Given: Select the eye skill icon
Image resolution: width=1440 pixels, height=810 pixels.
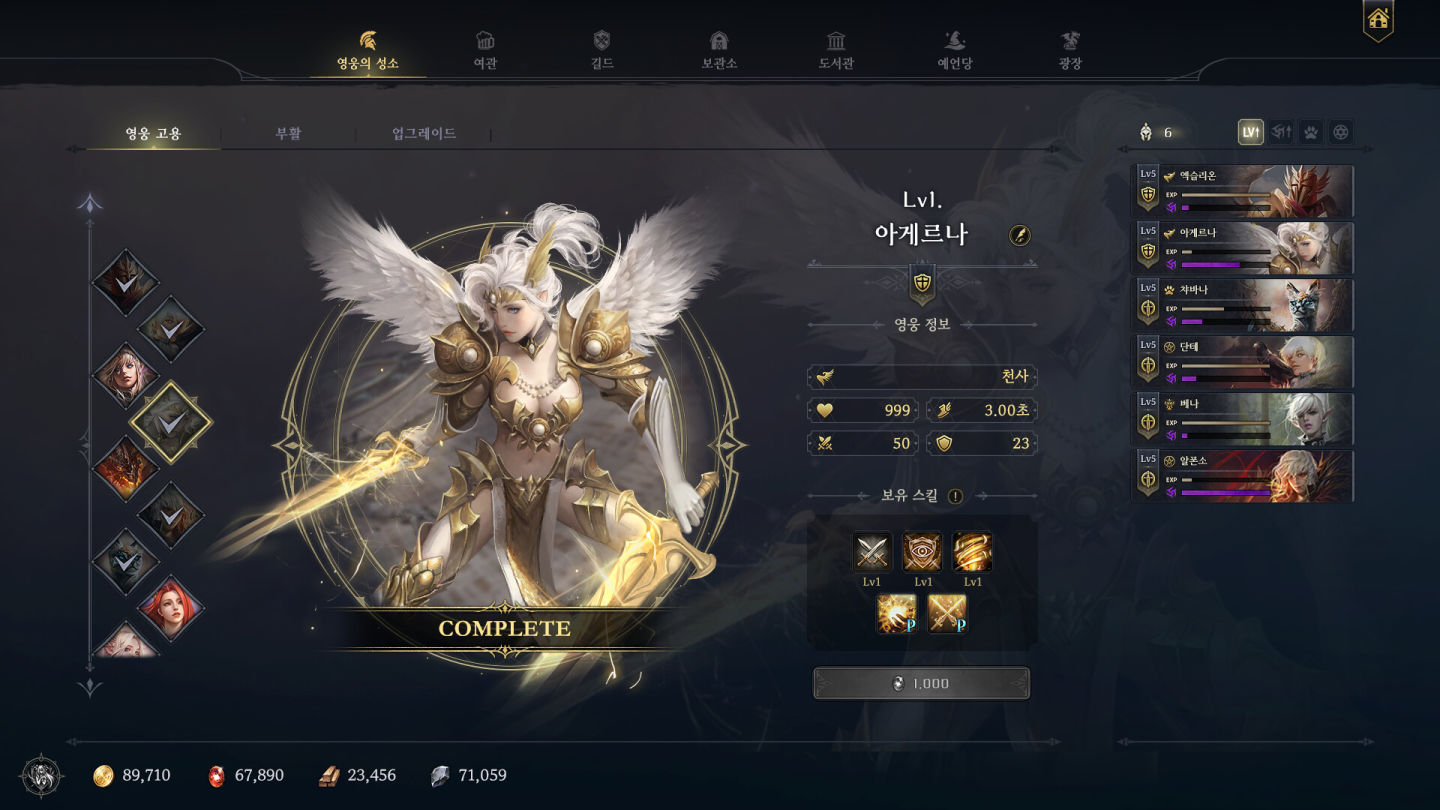Looking at the screenshot, I should coord(922,552).
